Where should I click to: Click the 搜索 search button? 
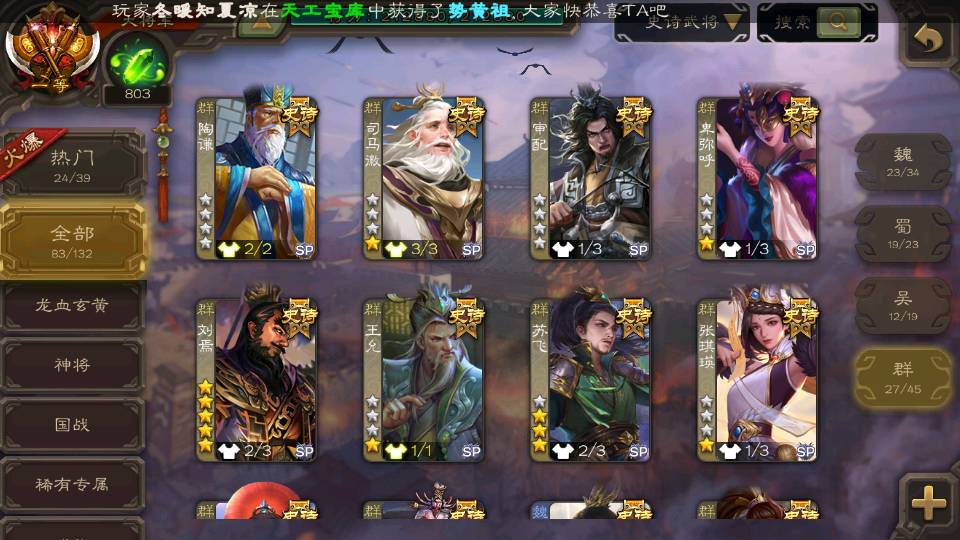[816, 22]
